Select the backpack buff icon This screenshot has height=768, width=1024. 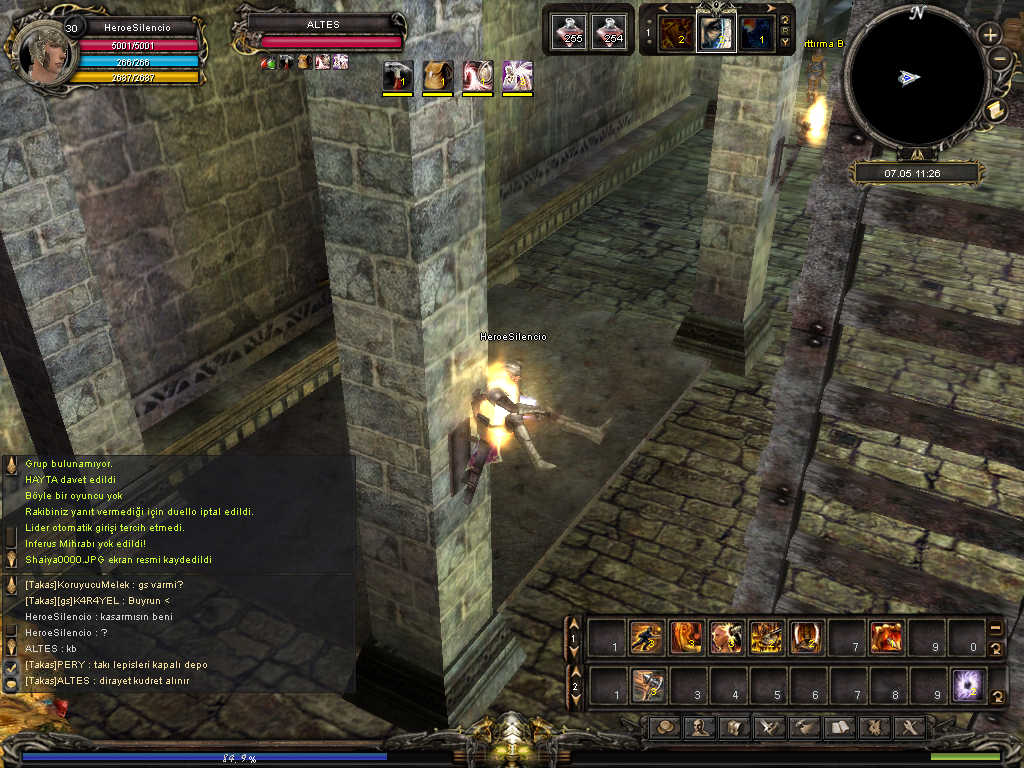437,76
